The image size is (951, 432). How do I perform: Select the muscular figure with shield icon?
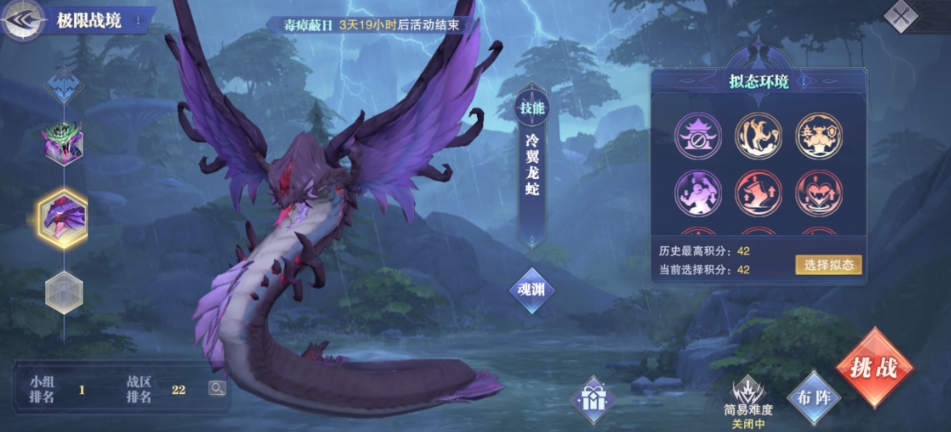coord(818,135)
